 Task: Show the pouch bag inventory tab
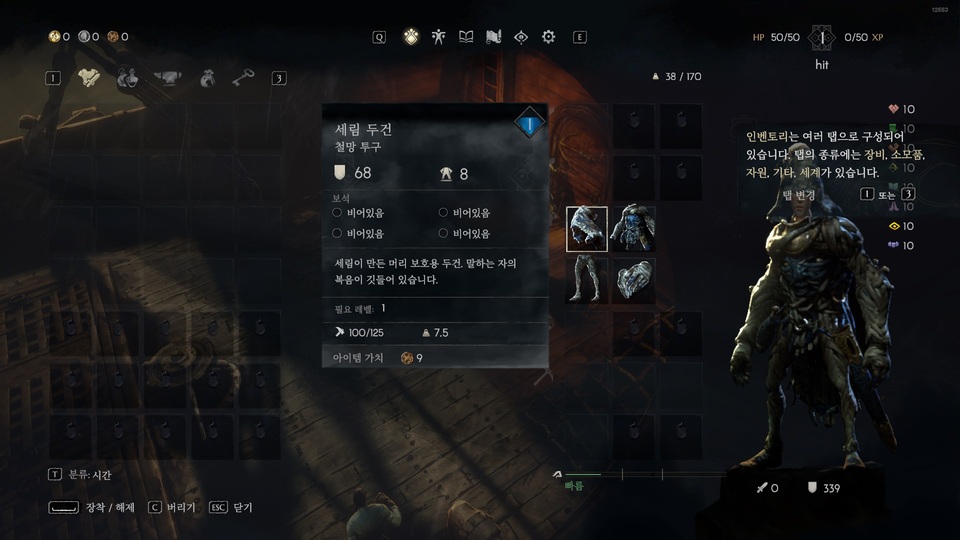[207, 78]
